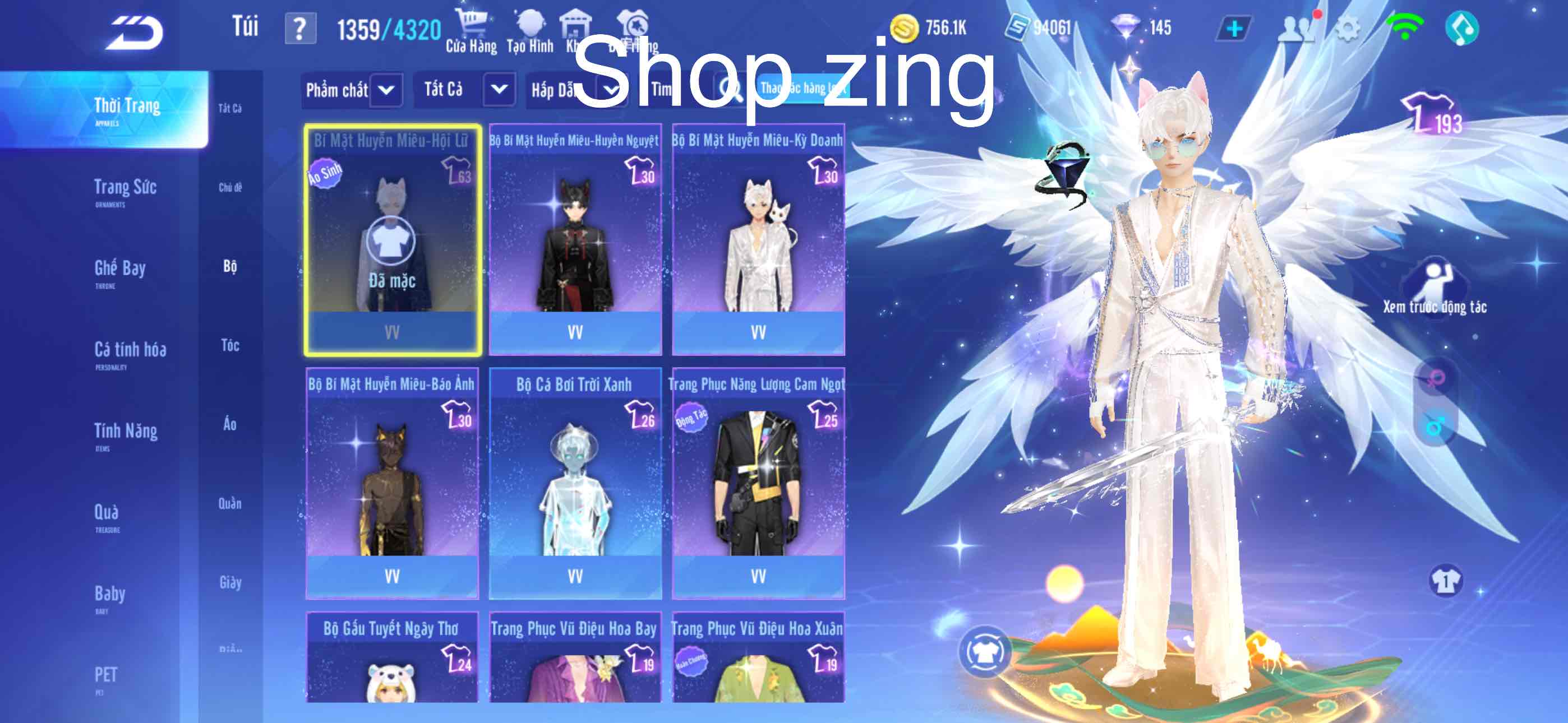Open the question mark help button
This screenshot has height=723, width=1568.
300,29
